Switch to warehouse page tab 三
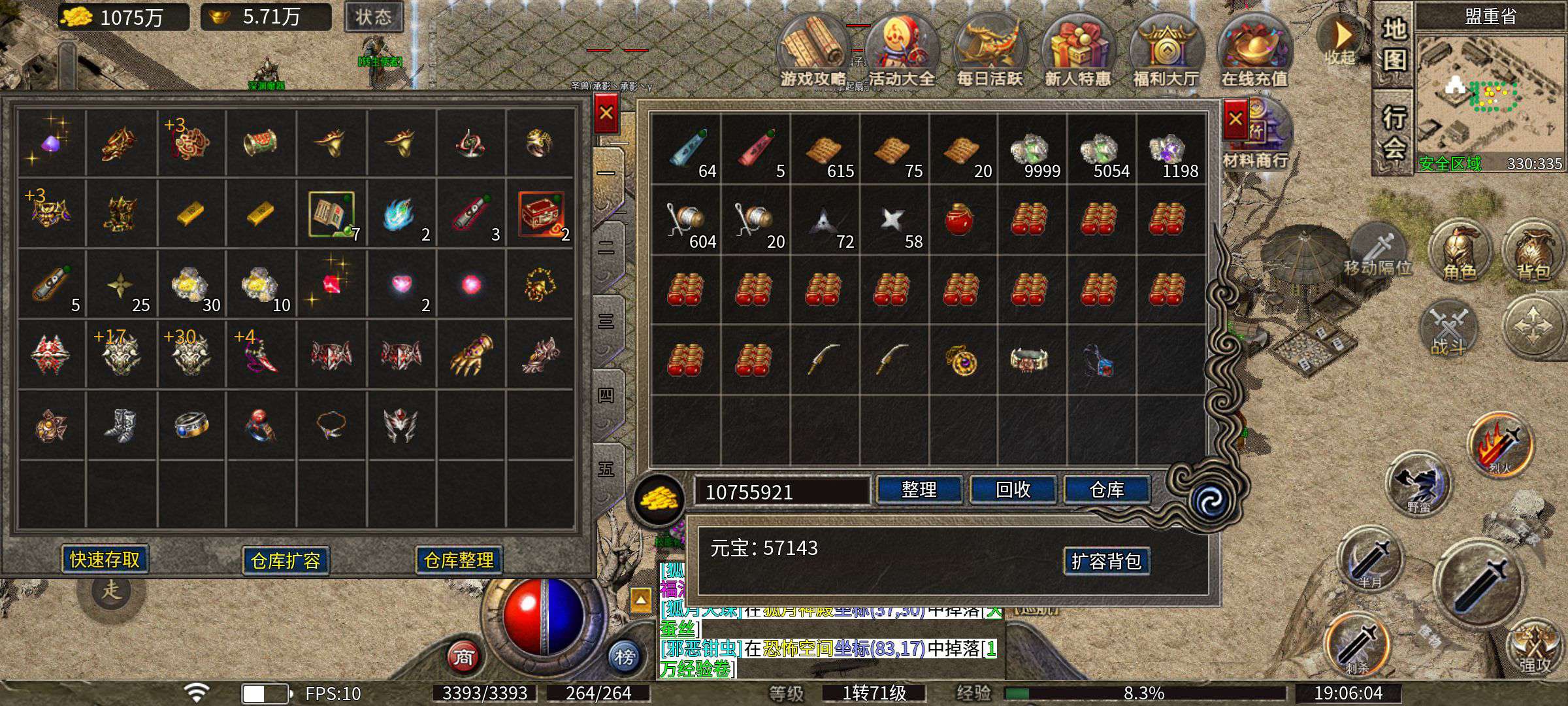Image resolution: width=1568 pixels, height=706 pixels. click(606, 322)
